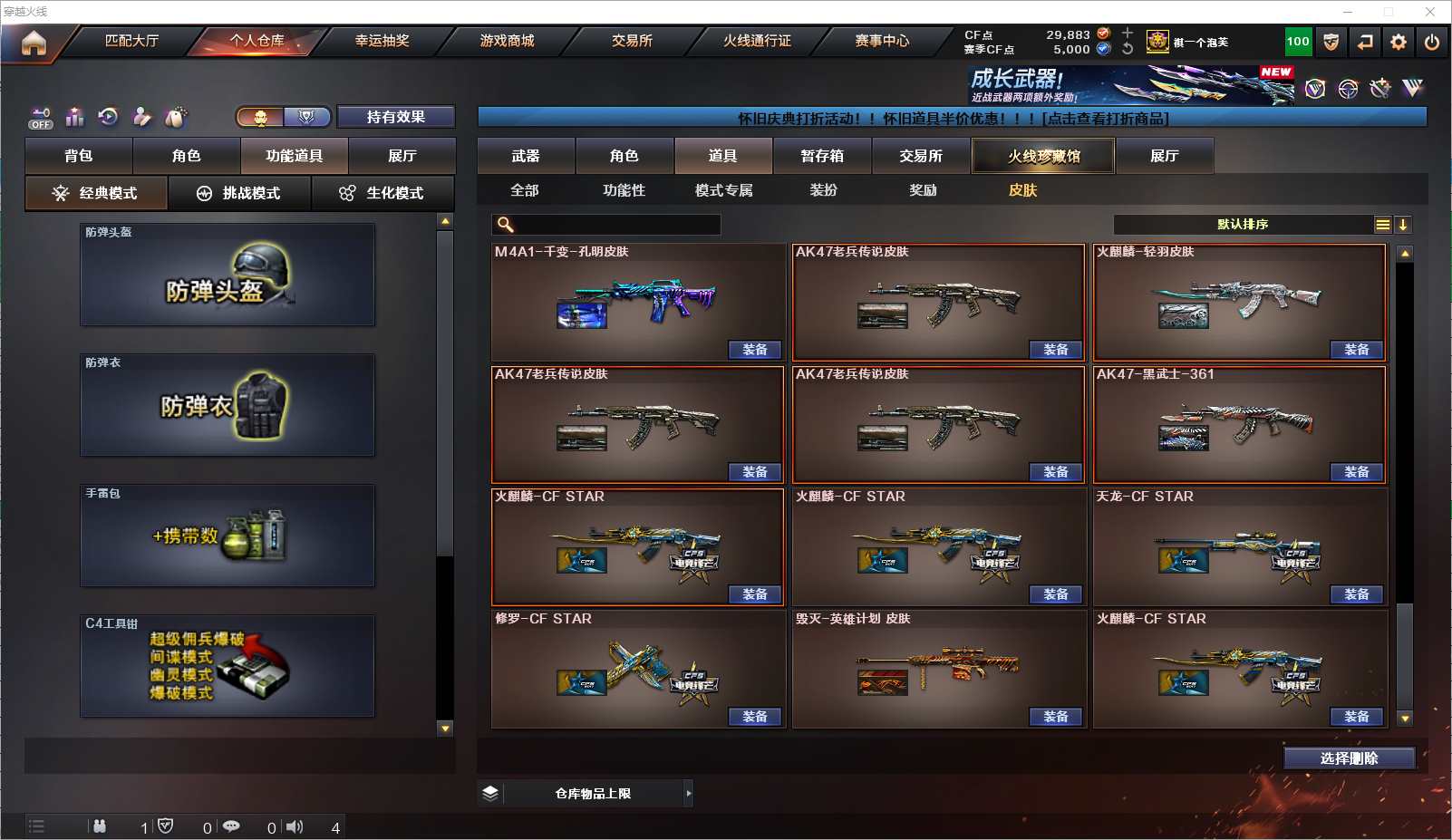Open the 匹配大厅 lobby tab

[132, 41]
